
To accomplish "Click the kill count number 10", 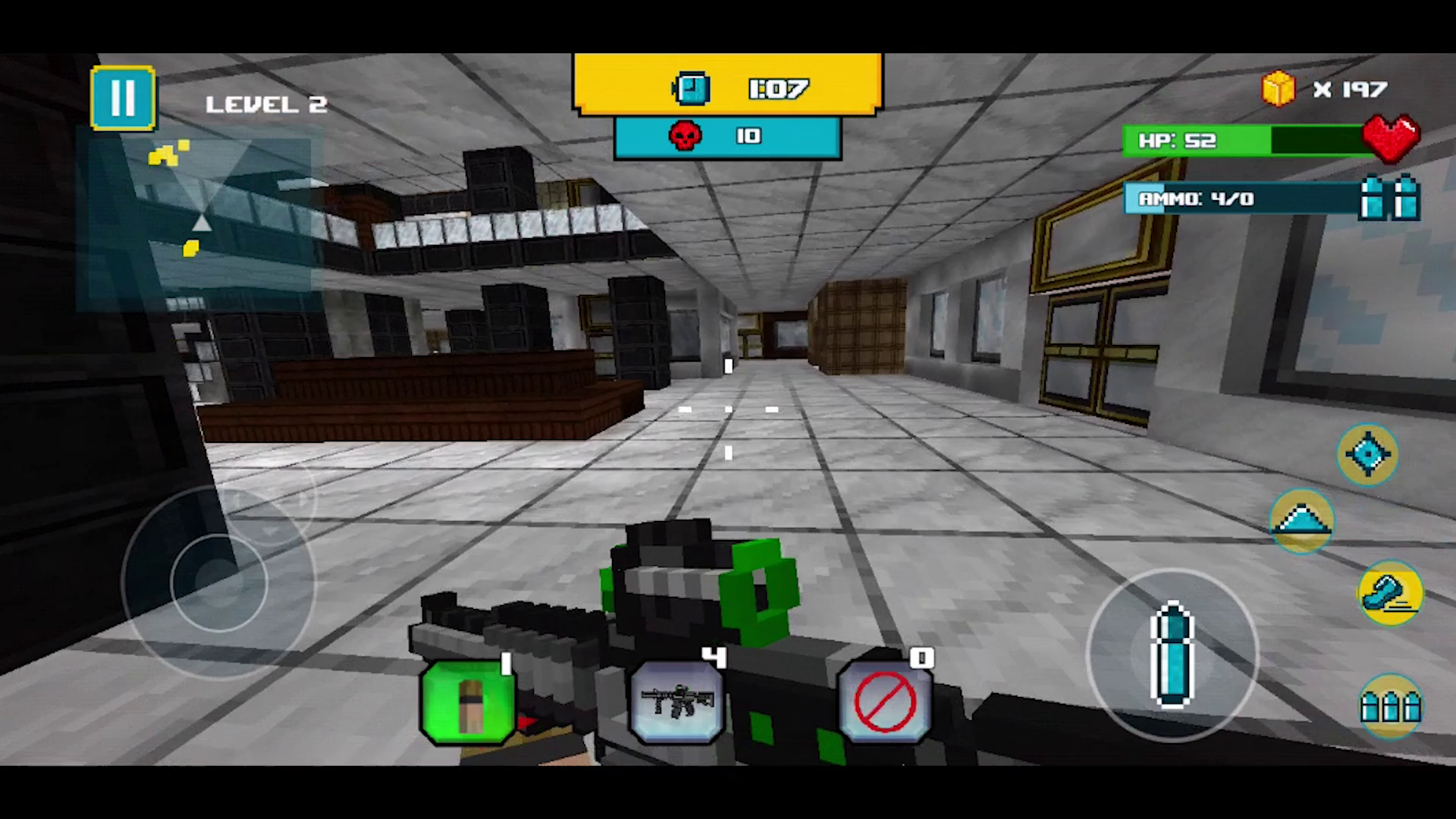I will pyautogui.click(x=747, y=136).
